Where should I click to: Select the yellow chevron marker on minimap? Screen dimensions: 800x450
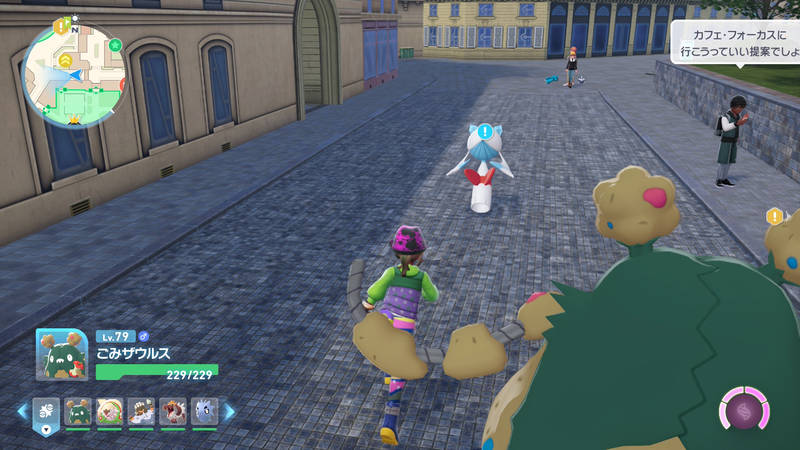pyautogui.click(x=65, y=61)
